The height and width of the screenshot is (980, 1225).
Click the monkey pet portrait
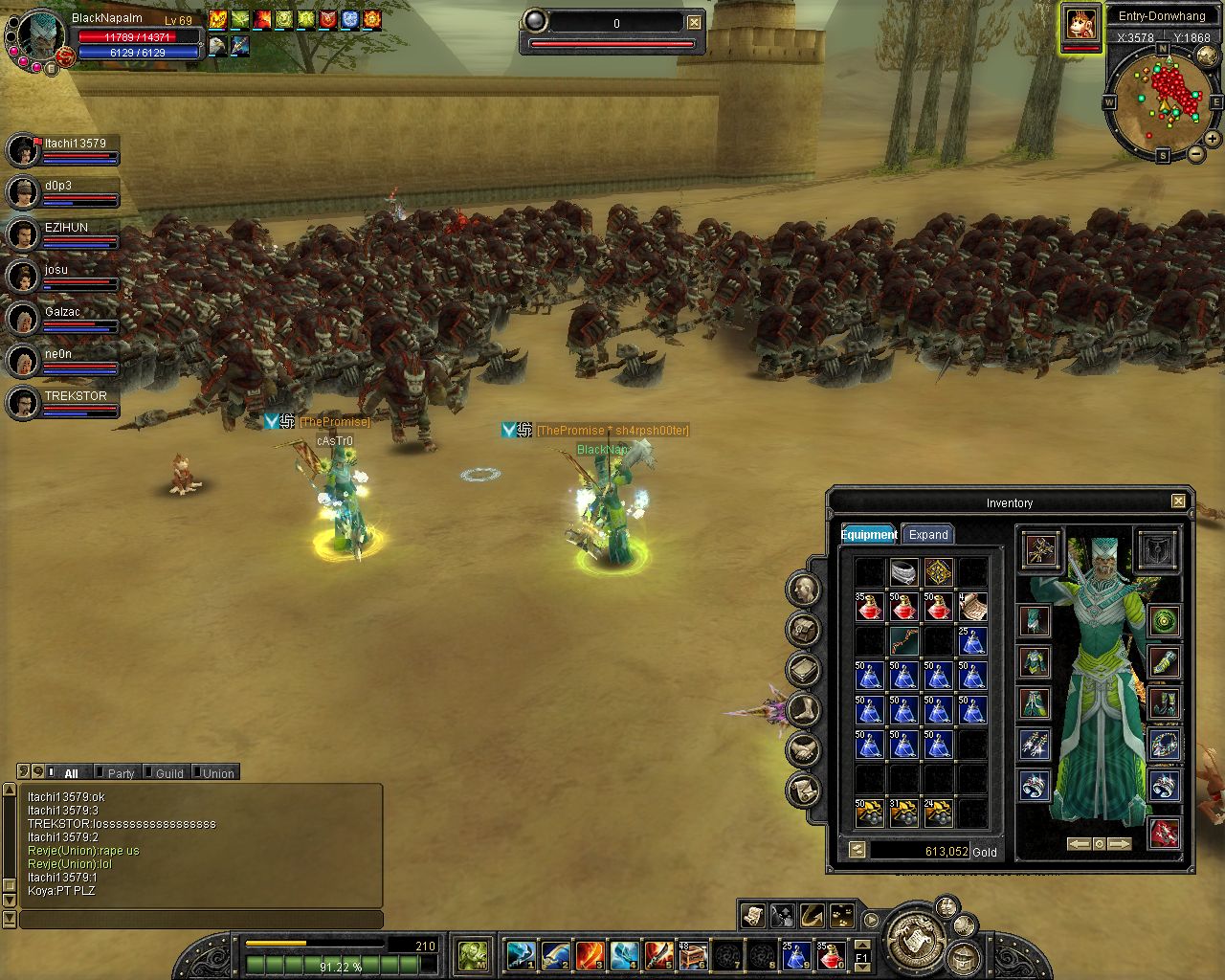point(1080,23)
